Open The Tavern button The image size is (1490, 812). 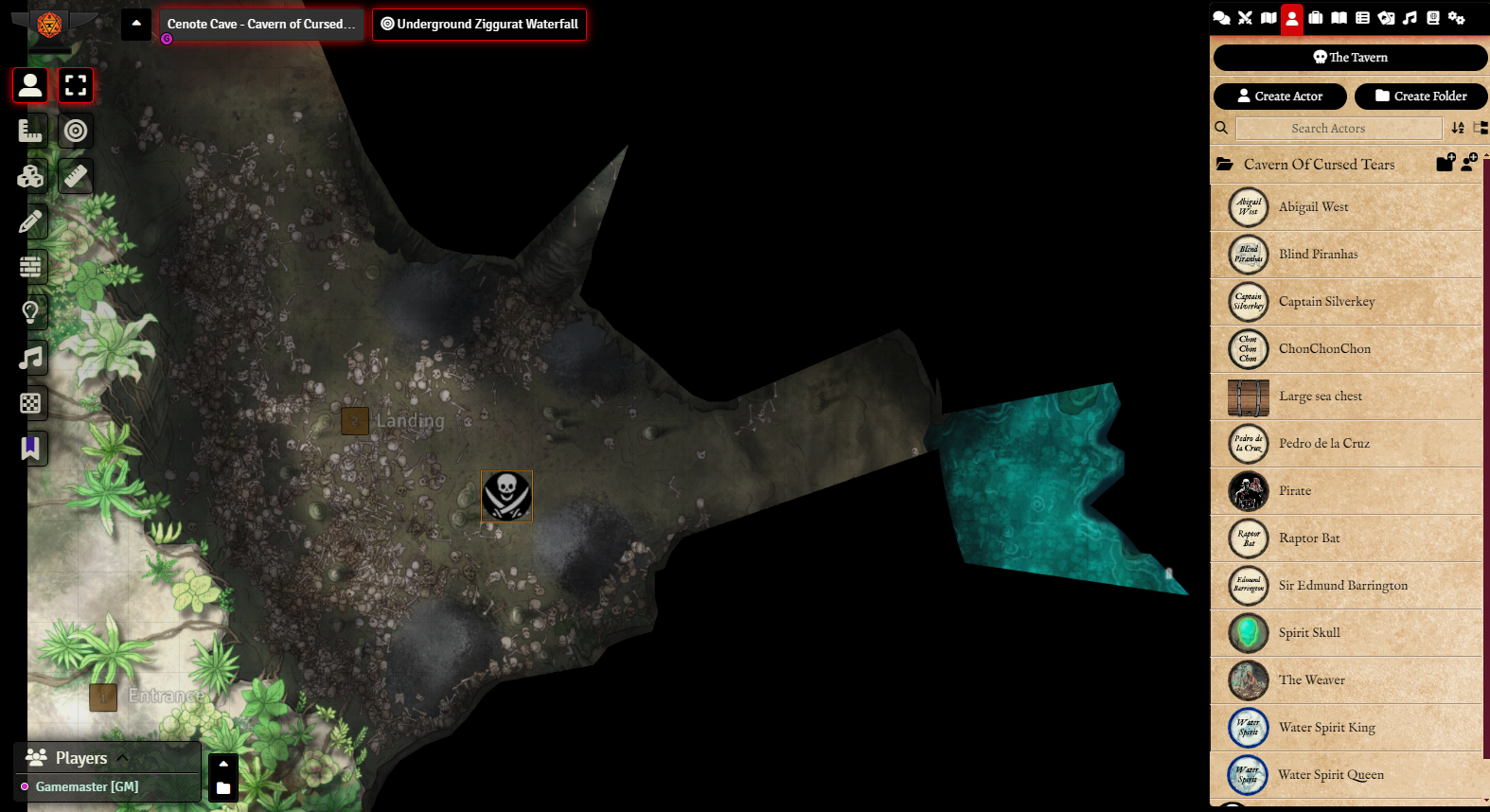1350,58
